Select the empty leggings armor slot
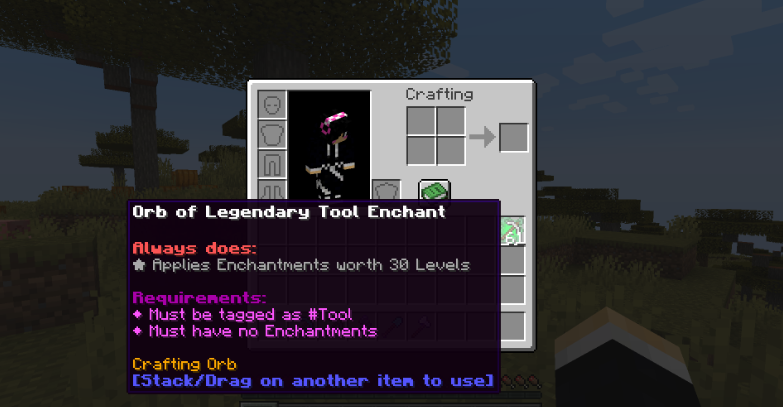The image size is (783, 407). [272, 162]
